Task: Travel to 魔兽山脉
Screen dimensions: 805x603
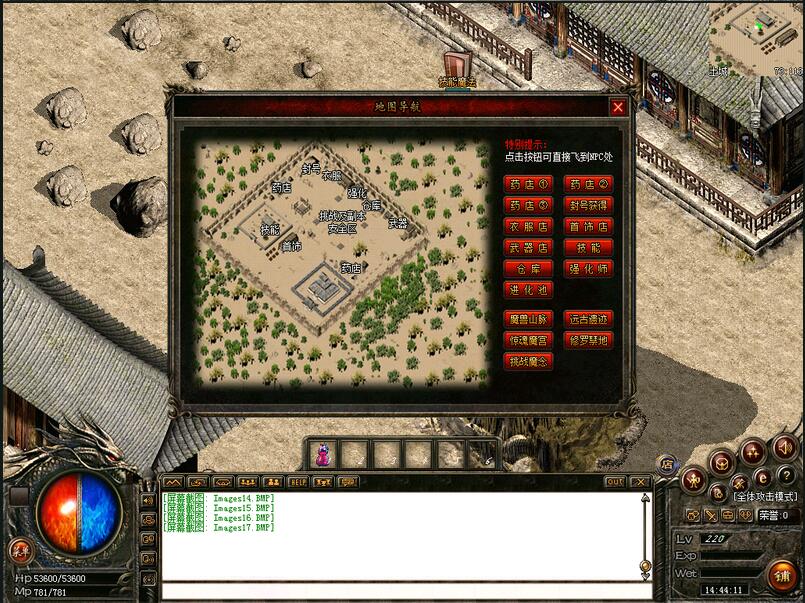Action: click(x=529, y=319)
